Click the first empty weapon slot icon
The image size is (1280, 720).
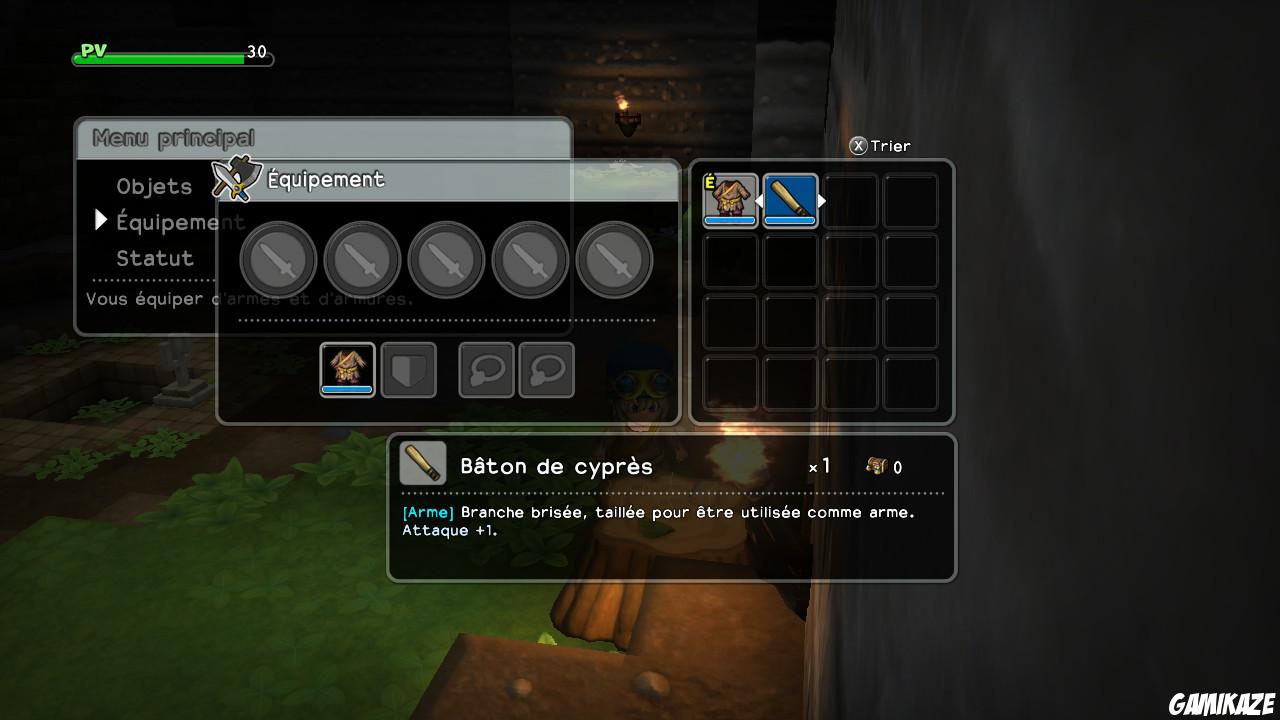pyautogui.click(x=278, y=258)
